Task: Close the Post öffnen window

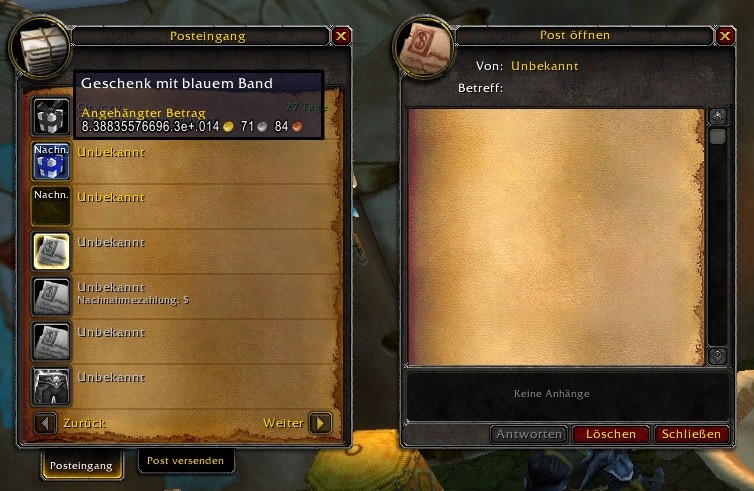Action: 725,36
